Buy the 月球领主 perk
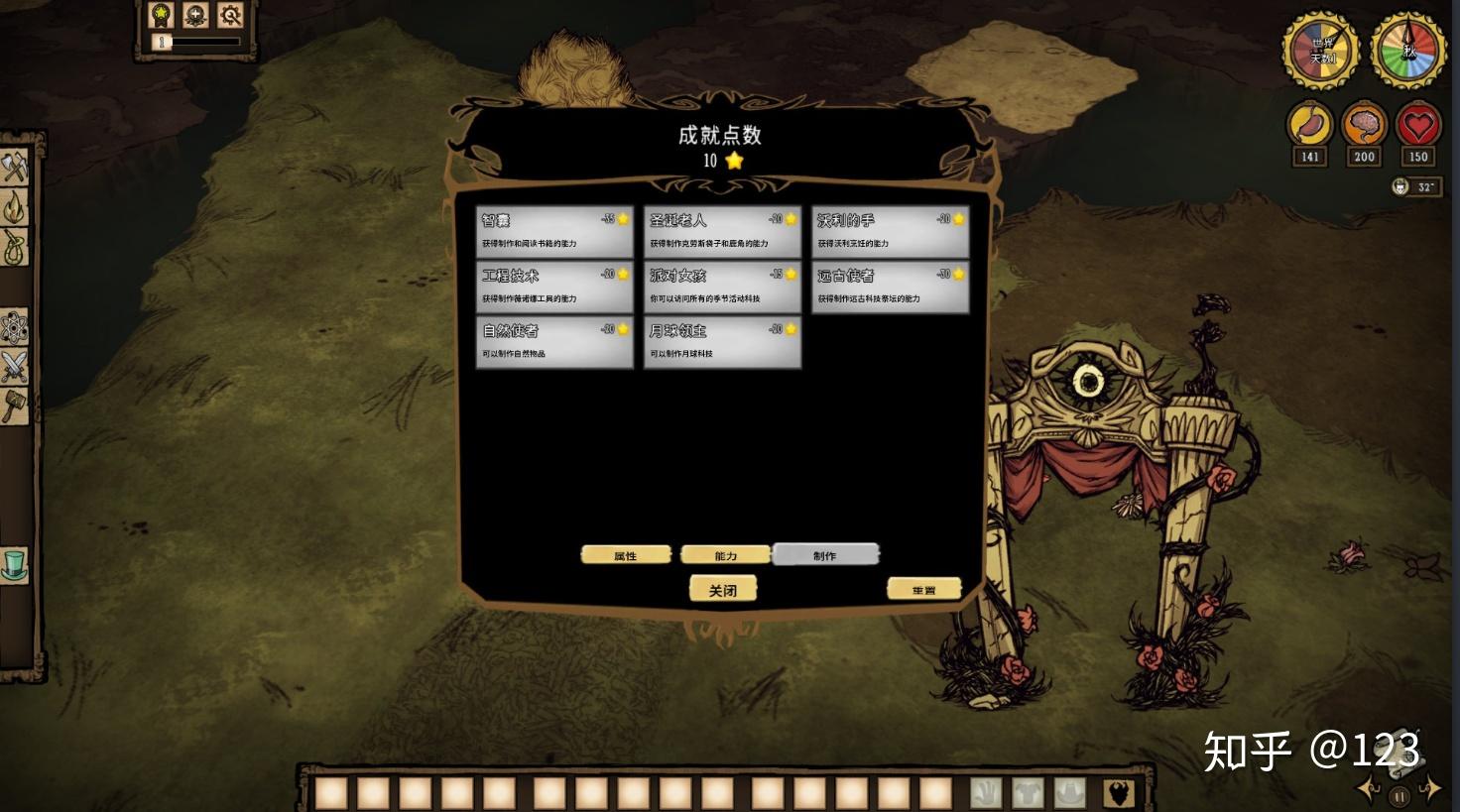The width and height of the screenshot is (1460, 812). pos(722,342)
